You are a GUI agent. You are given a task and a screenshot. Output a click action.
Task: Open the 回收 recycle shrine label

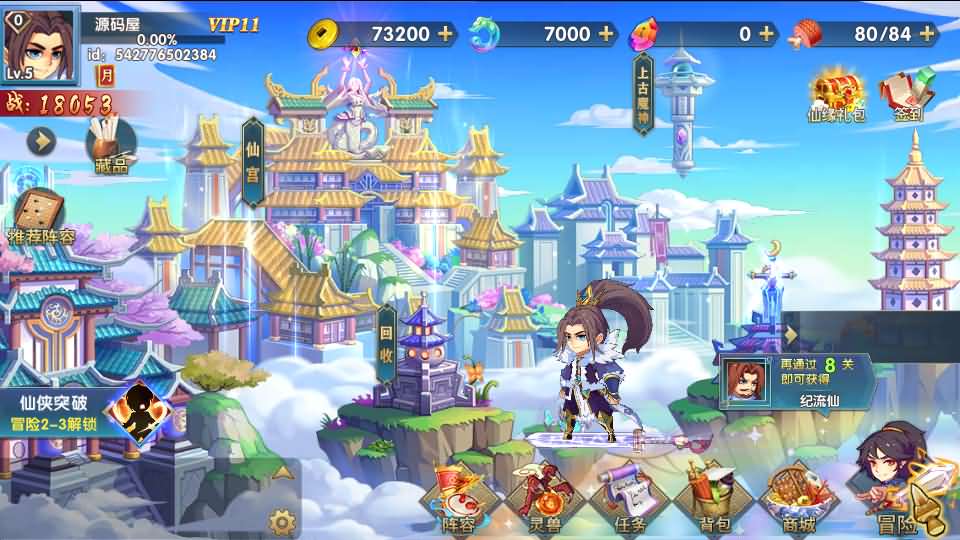[x=388, y=342]
